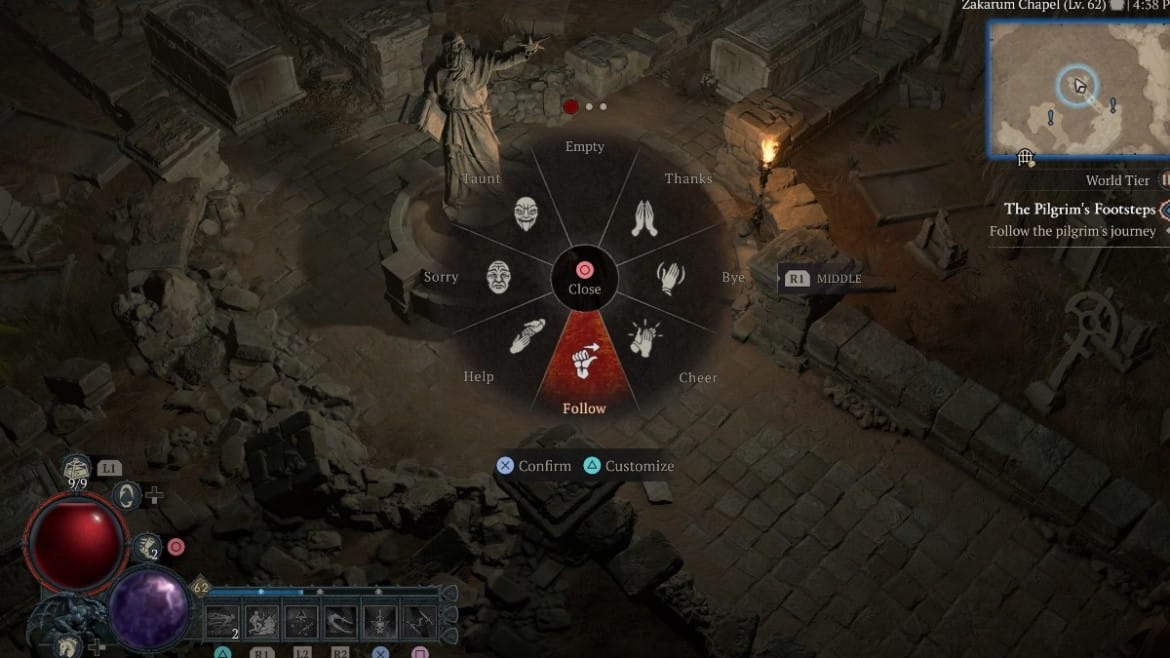Choose the Thanks emote with praying hands
Screen dimensions: 1170x658
[644, 217]
